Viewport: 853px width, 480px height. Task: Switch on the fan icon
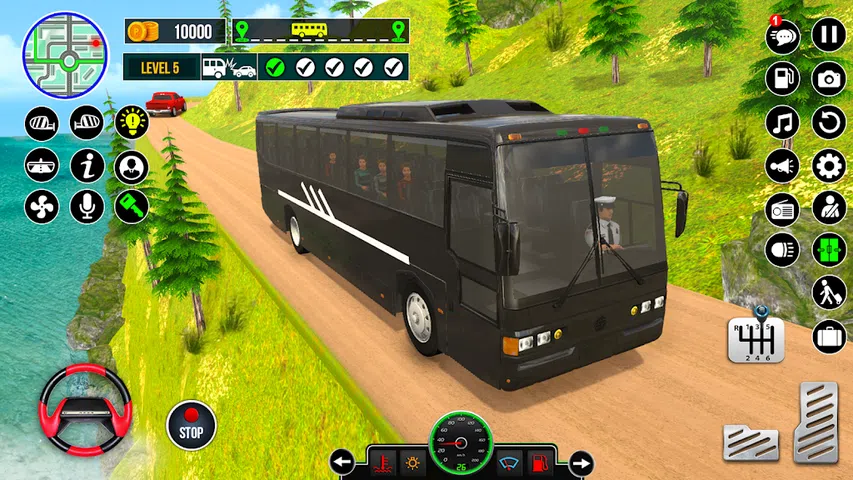[x=42, y=206]
